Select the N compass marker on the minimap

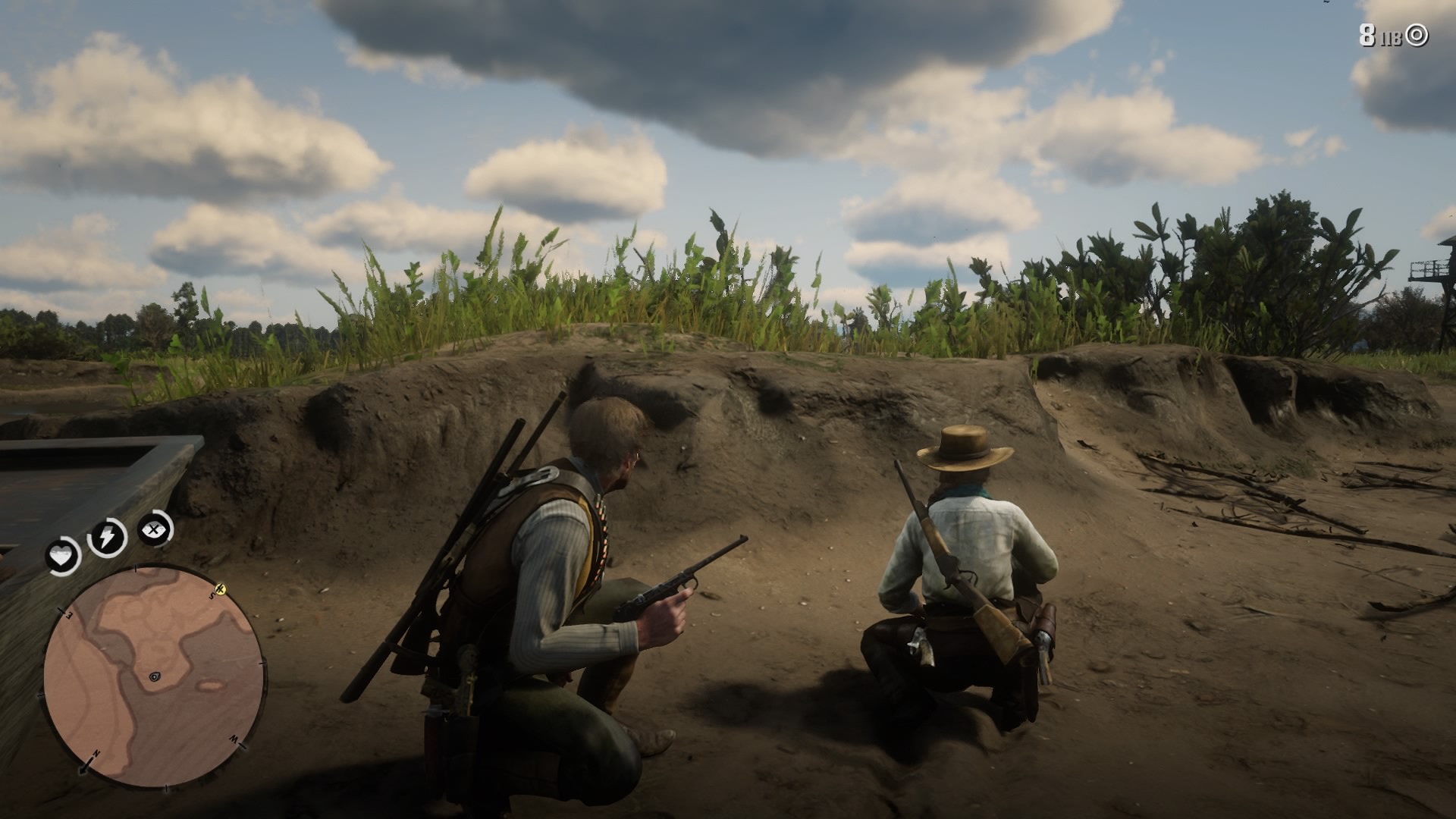[96, 753]
